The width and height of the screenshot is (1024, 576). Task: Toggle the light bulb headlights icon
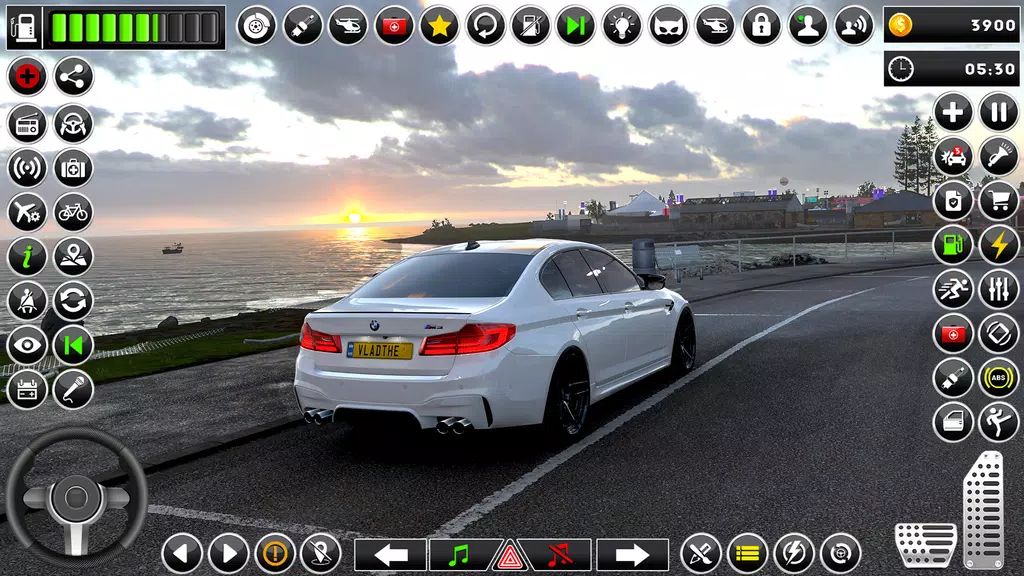[621, 25]
